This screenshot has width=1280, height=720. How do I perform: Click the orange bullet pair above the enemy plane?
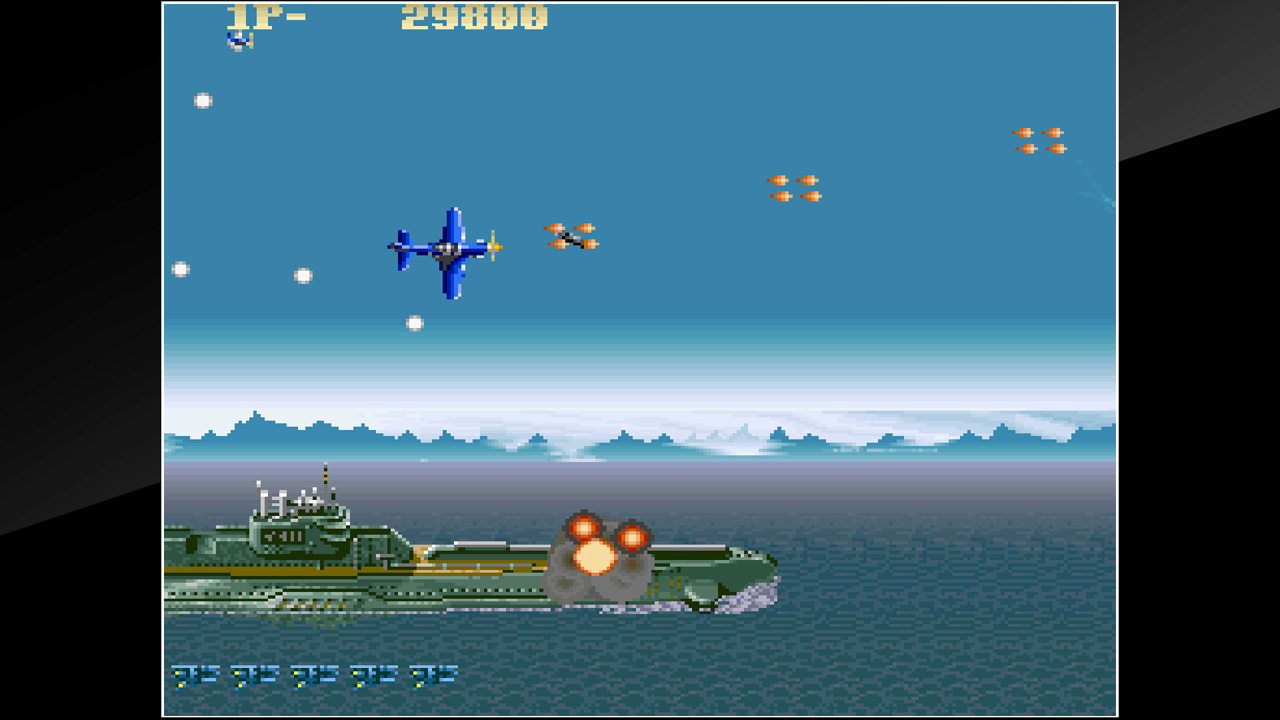tap(795, 190)
